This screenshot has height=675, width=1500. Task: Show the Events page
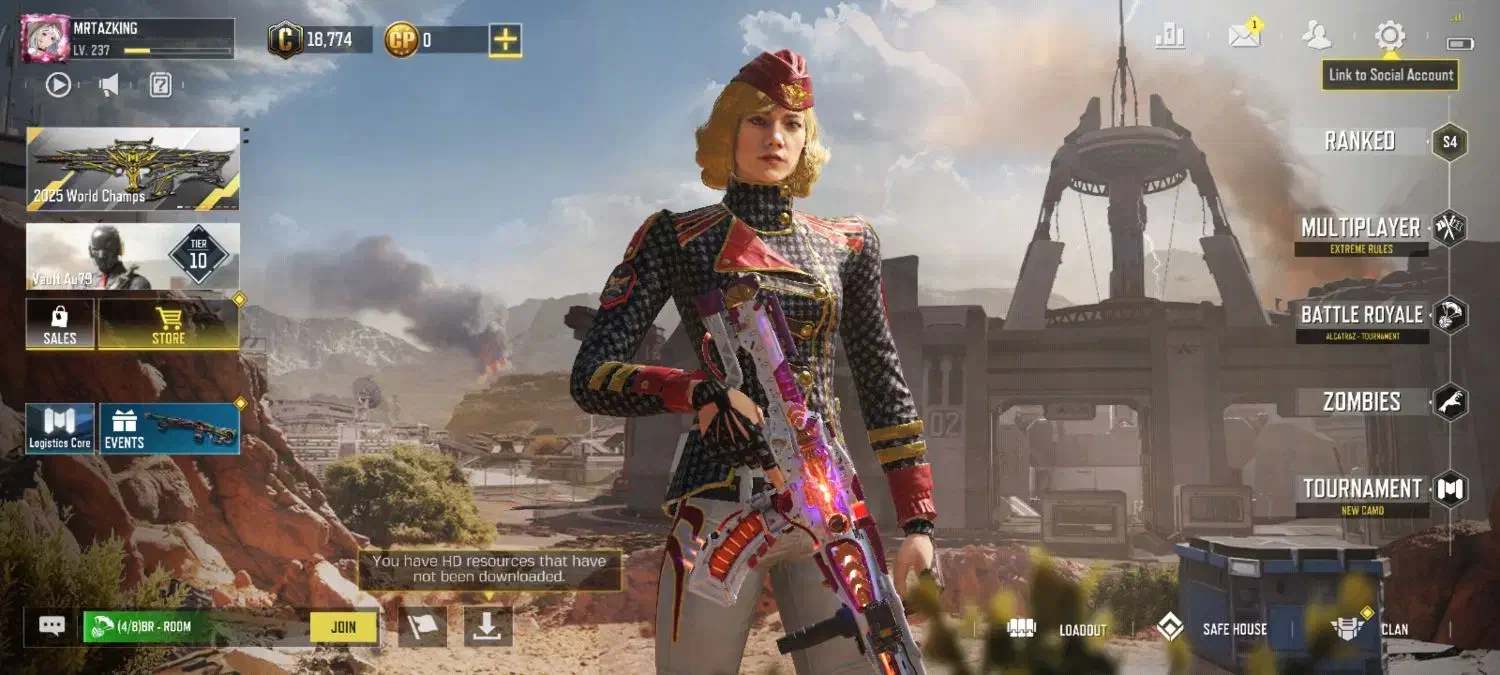tap(169, 428)
